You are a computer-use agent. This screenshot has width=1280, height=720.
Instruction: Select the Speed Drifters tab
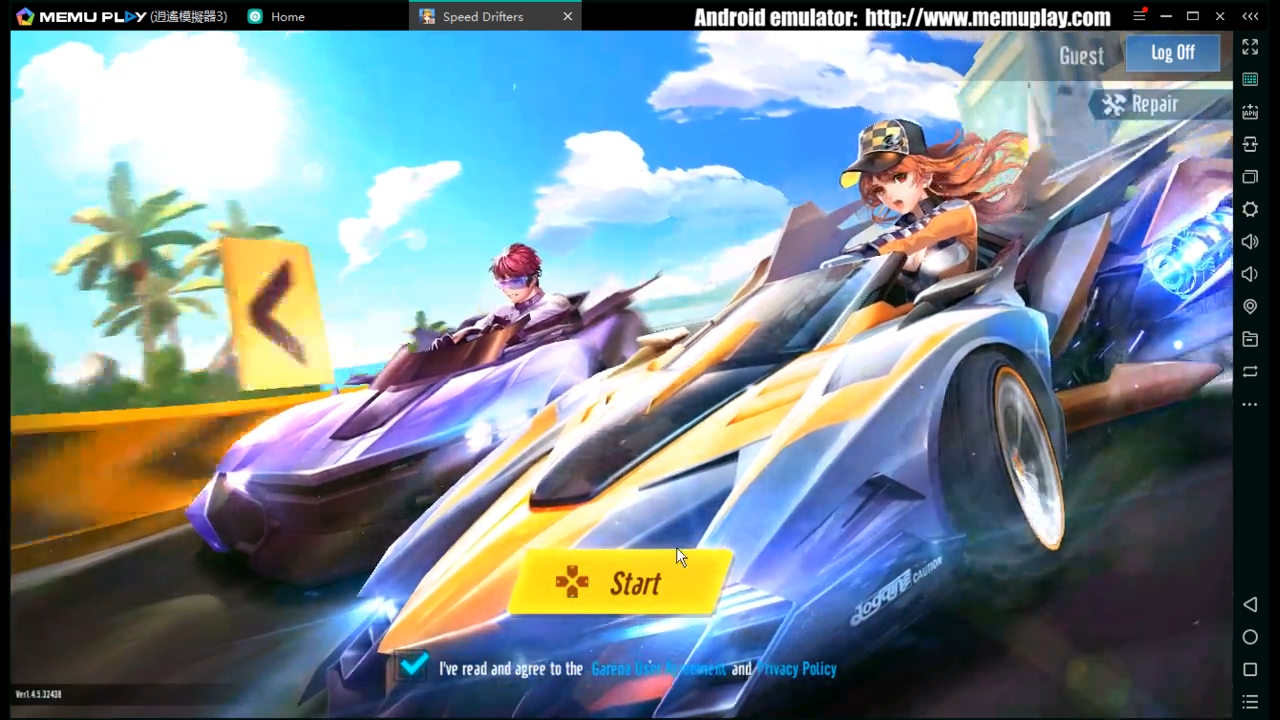483,16
